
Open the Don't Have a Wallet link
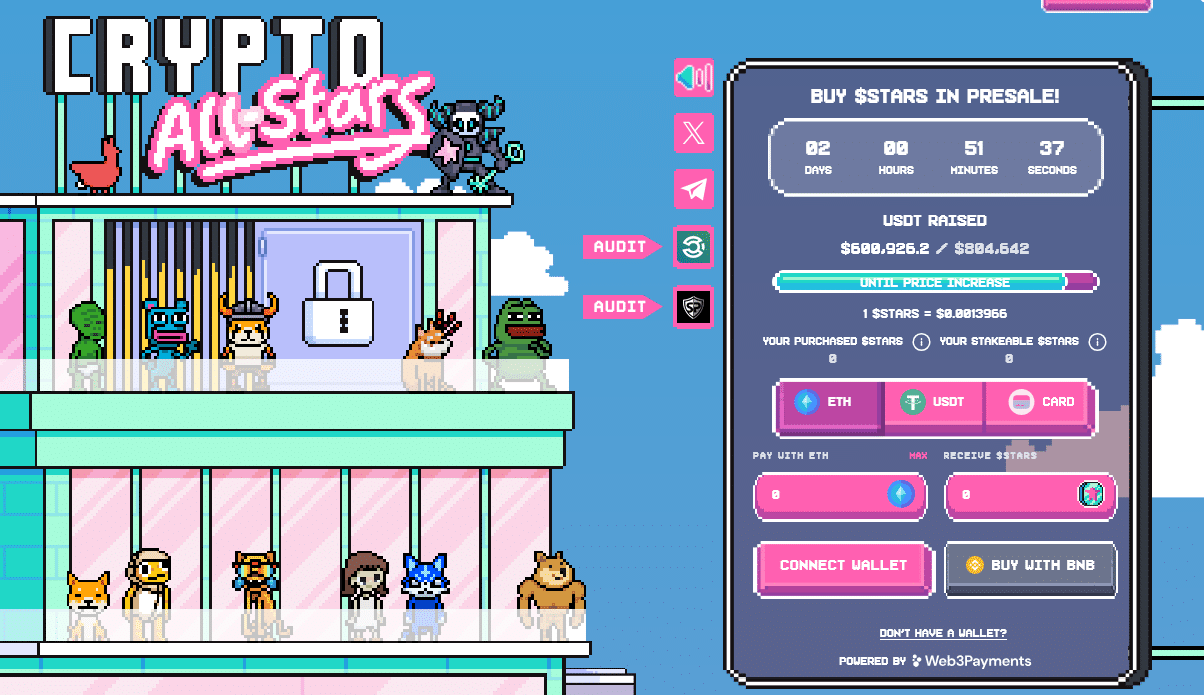click(x=943, y=633)
